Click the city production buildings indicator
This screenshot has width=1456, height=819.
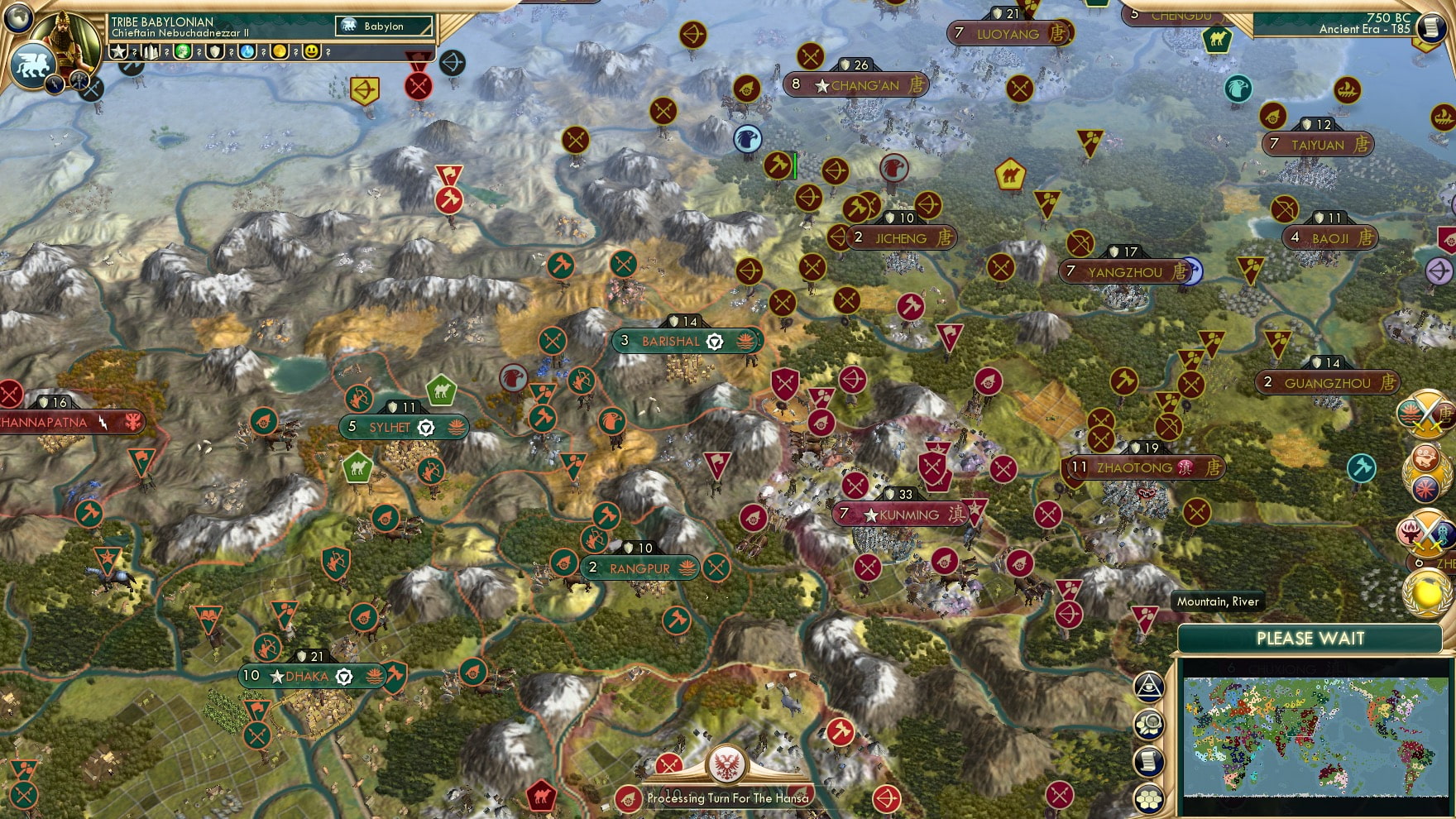[151, 53]
